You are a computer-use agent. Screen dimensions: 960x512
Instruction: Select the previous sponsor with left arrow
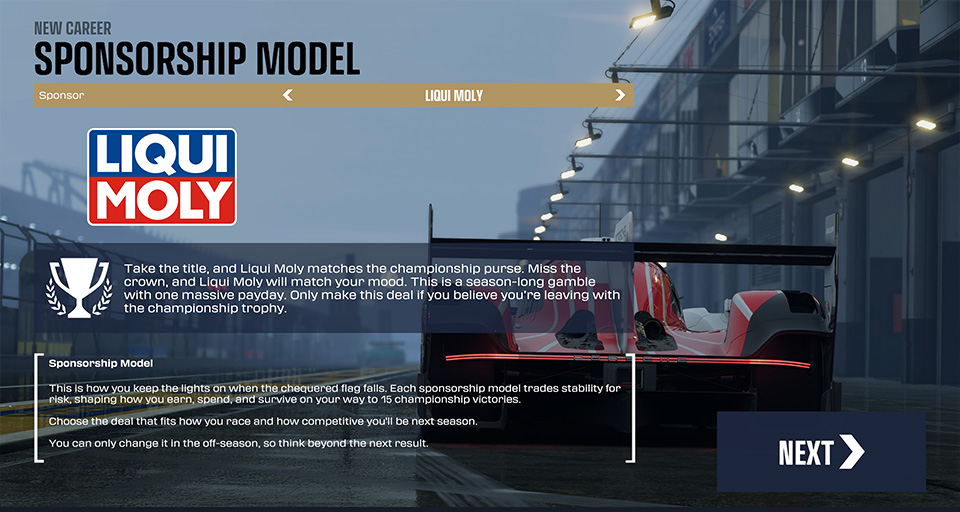pyautogui.click(x=288, y=96)
